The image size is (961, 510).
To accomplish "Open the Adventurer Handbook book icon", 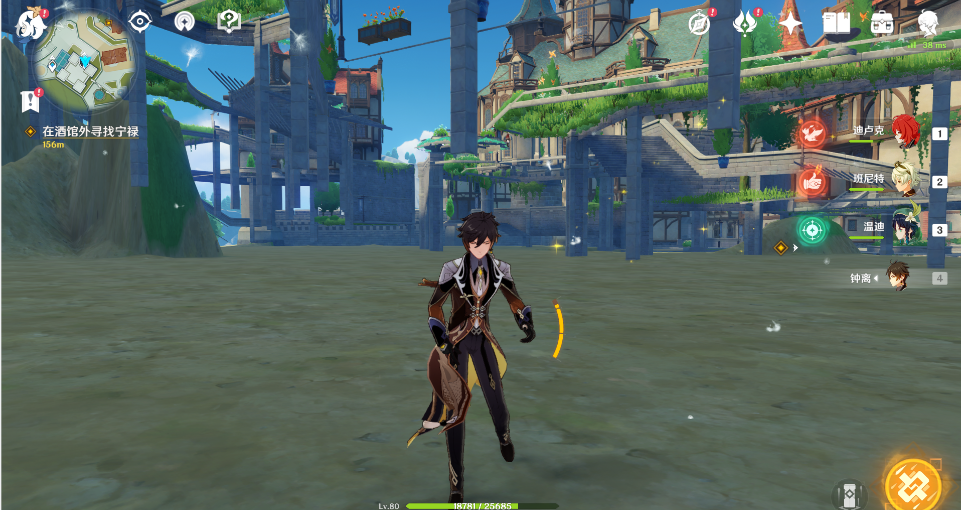I will (835, 22).
